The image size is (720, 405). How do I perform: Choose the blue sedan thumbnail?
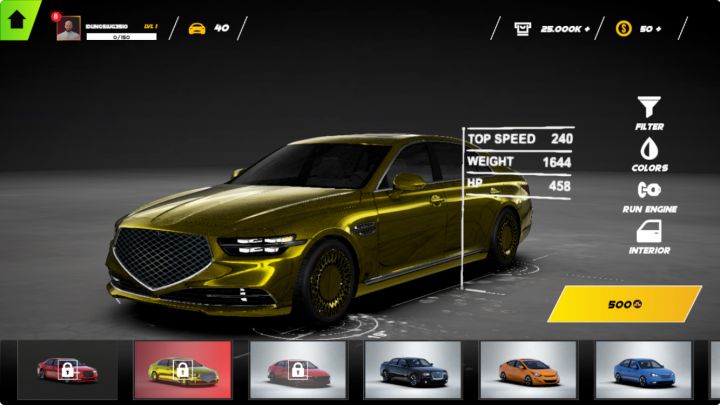(x=643, y=370)
